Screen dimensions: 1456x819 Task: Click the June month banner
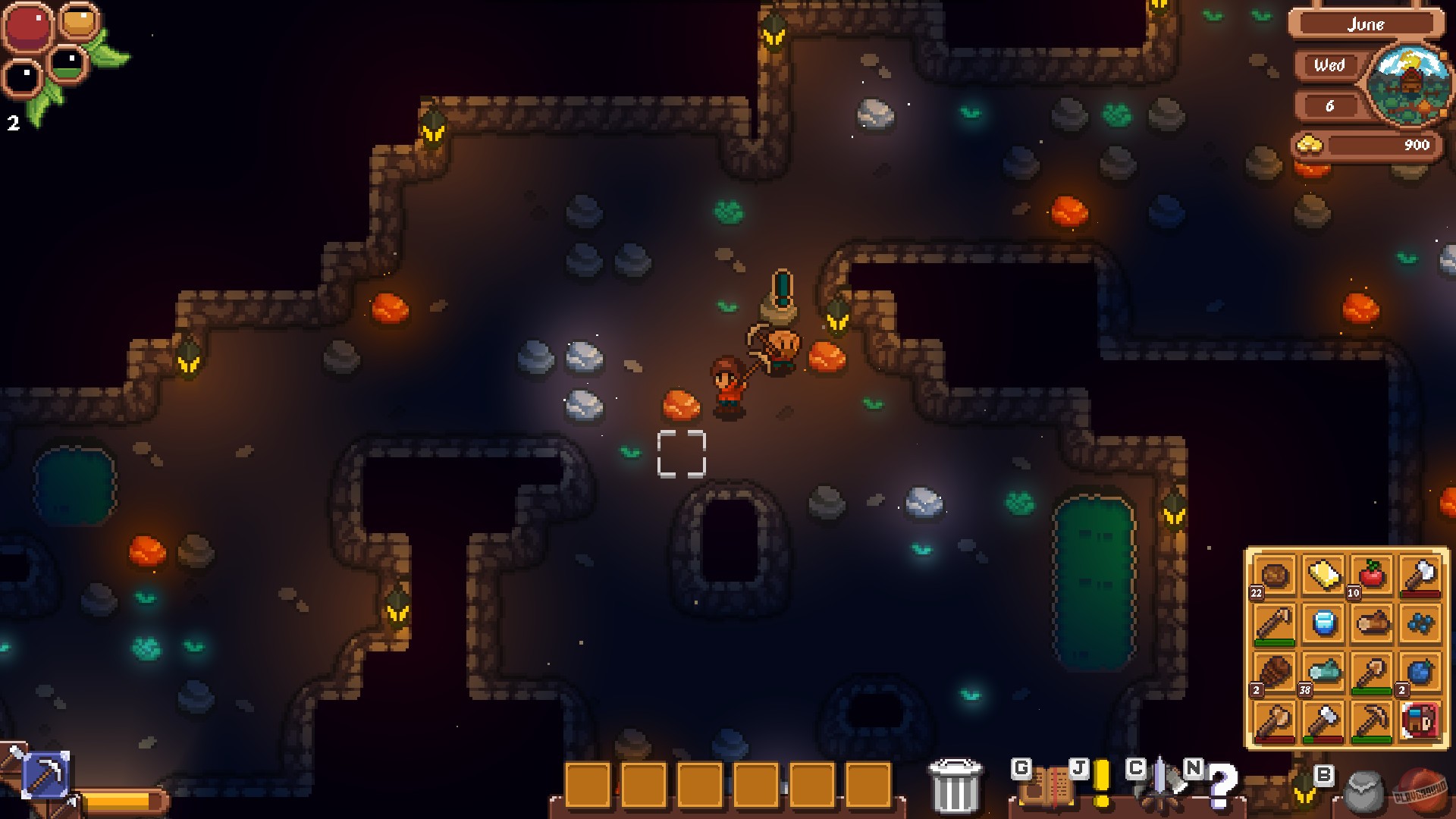(x=1367, y=24)
